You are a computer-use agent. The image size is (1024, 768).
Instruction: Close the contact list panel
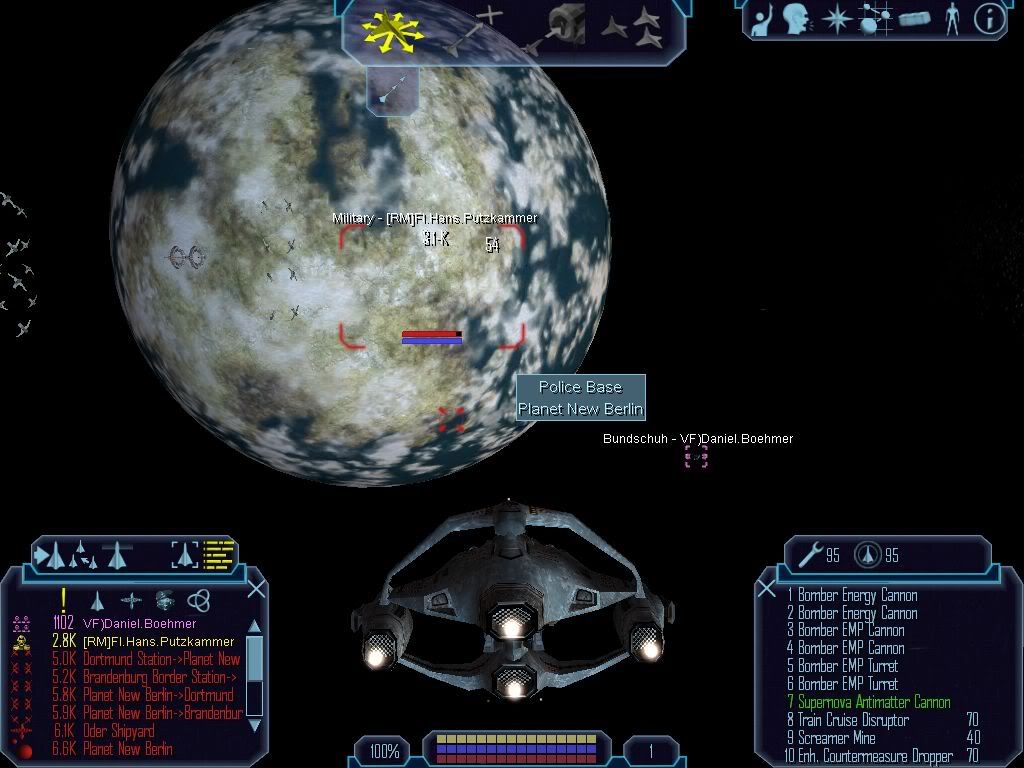[x=256, y=589]
